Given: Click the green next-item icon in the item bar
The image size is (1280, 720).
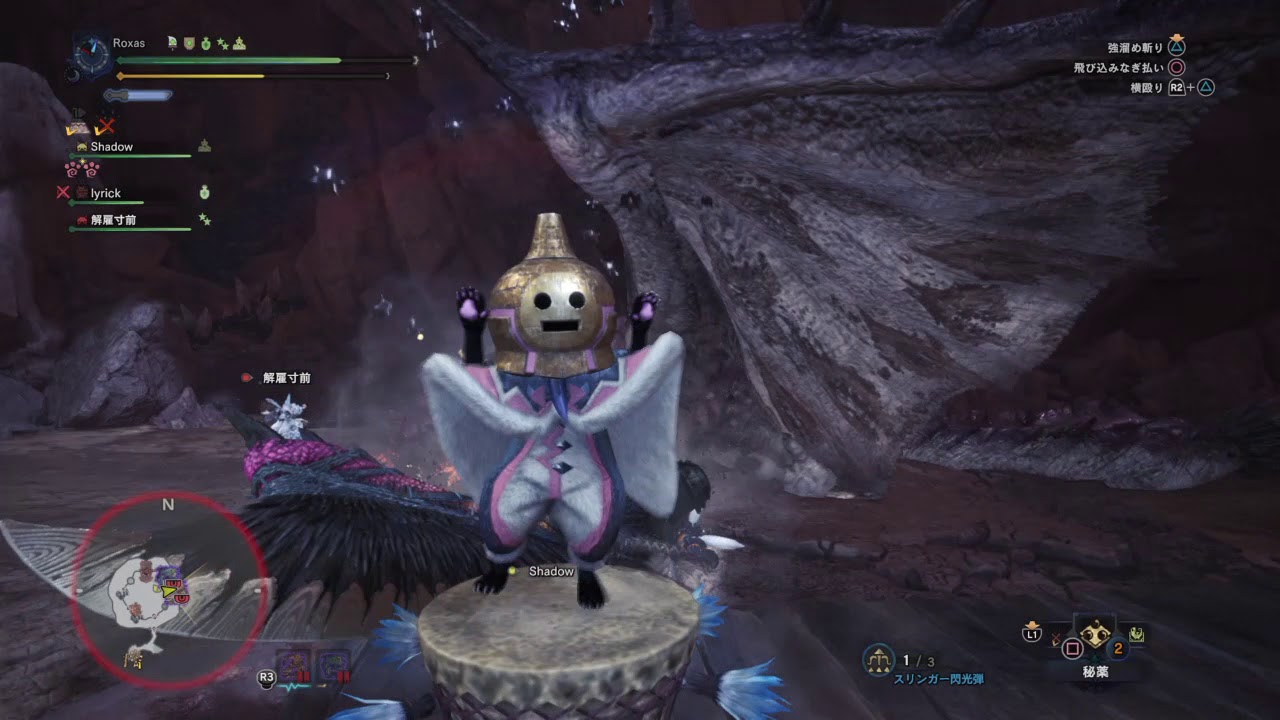Looking at the screenshot, I should [x=1137, y=633].
